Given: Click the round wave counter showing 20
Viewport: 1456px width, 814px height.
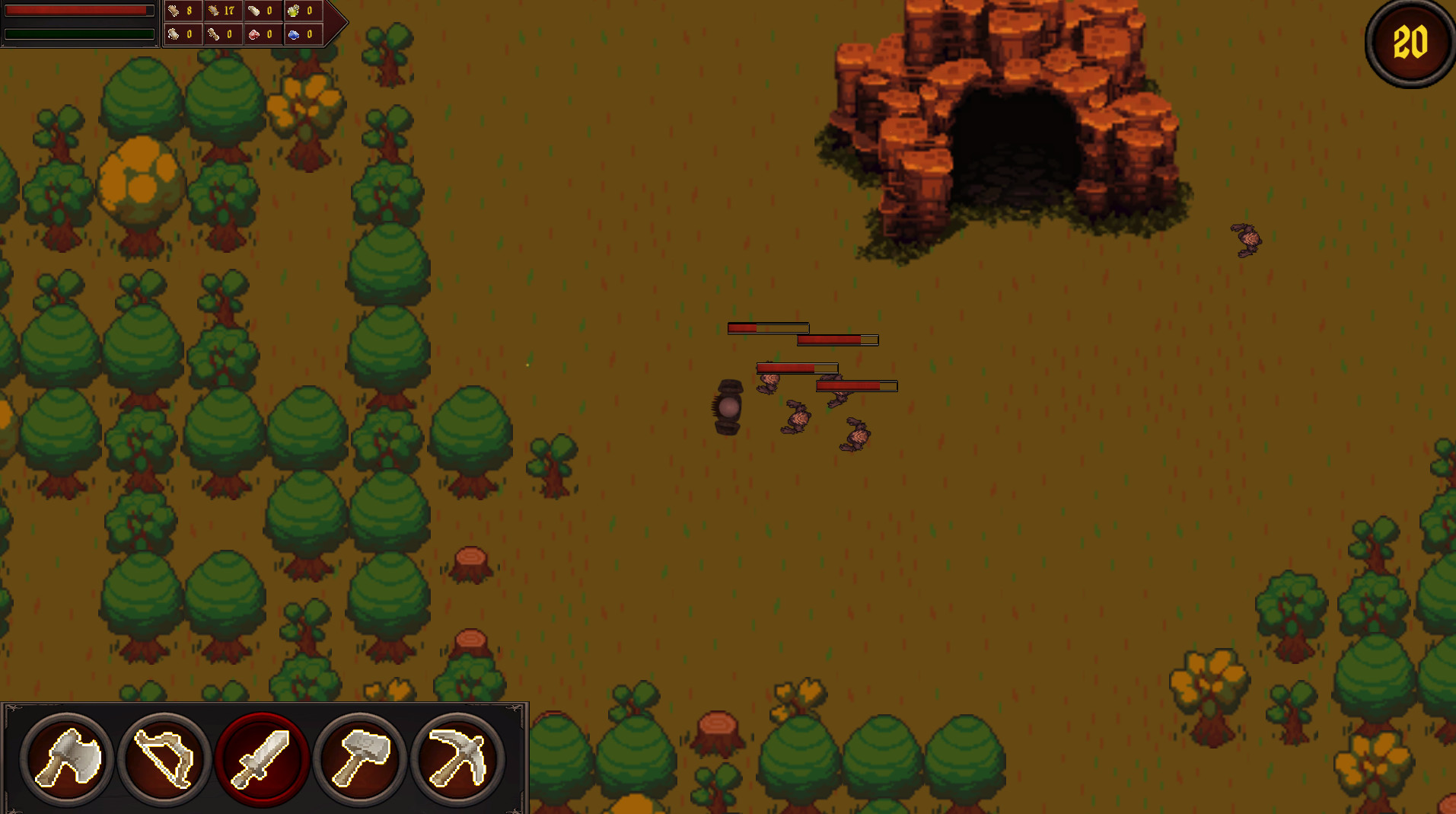Looking at the screenshot, I should 1409,41.
